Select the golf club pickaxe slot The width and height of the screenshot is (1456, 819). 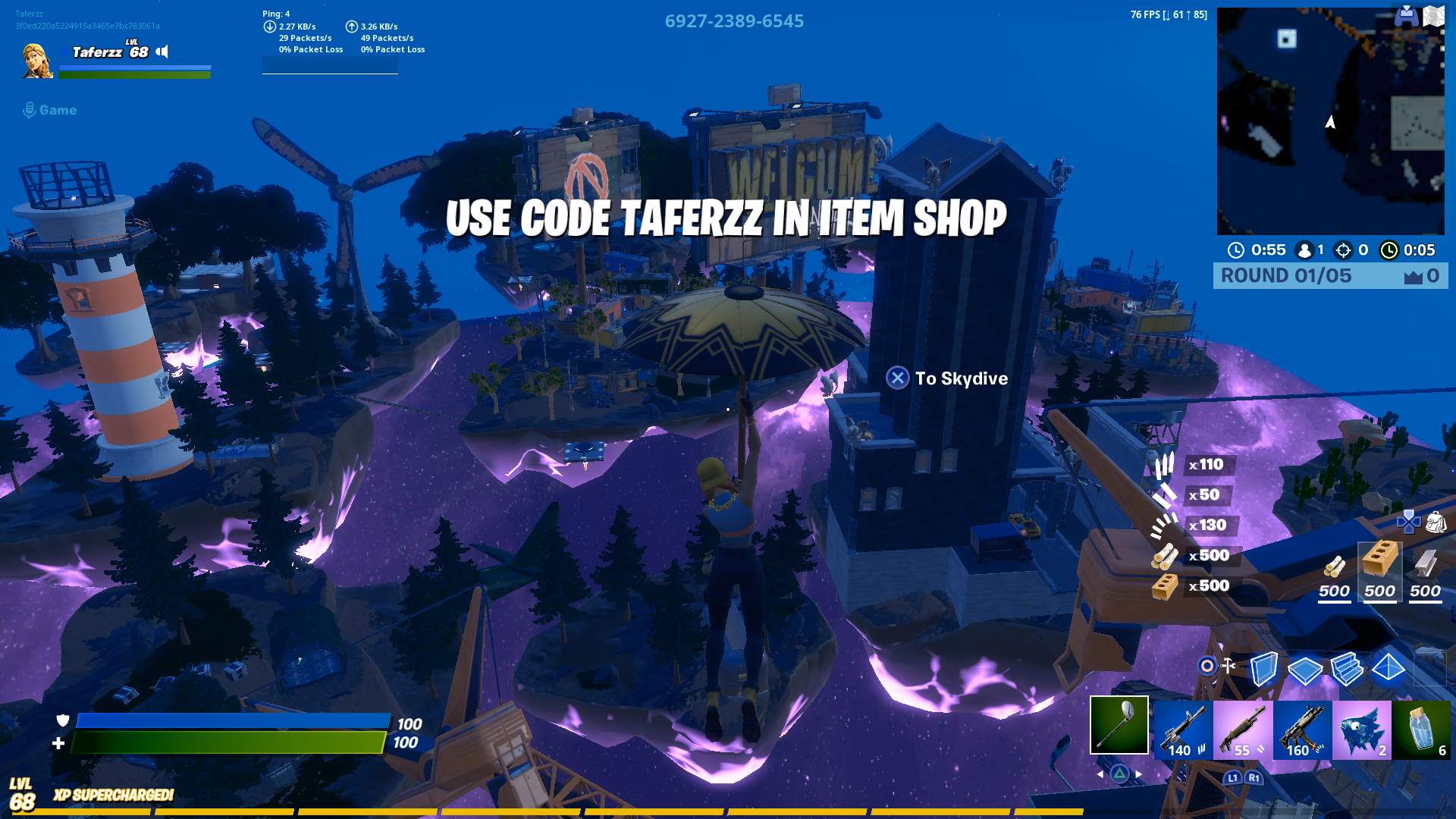click(1119, 726)
